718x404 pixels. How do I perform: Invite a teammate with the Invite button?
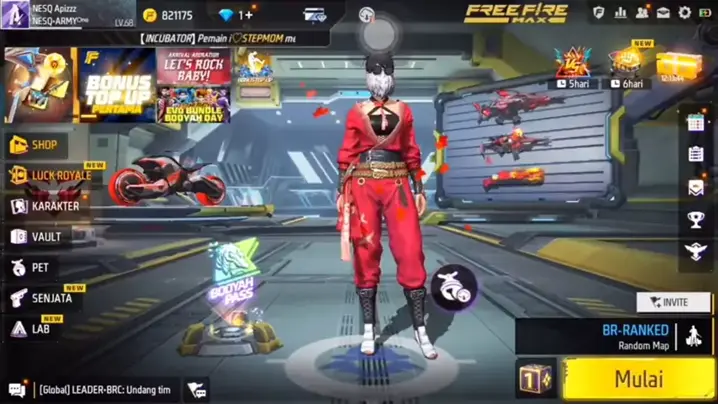pos(667,301)
